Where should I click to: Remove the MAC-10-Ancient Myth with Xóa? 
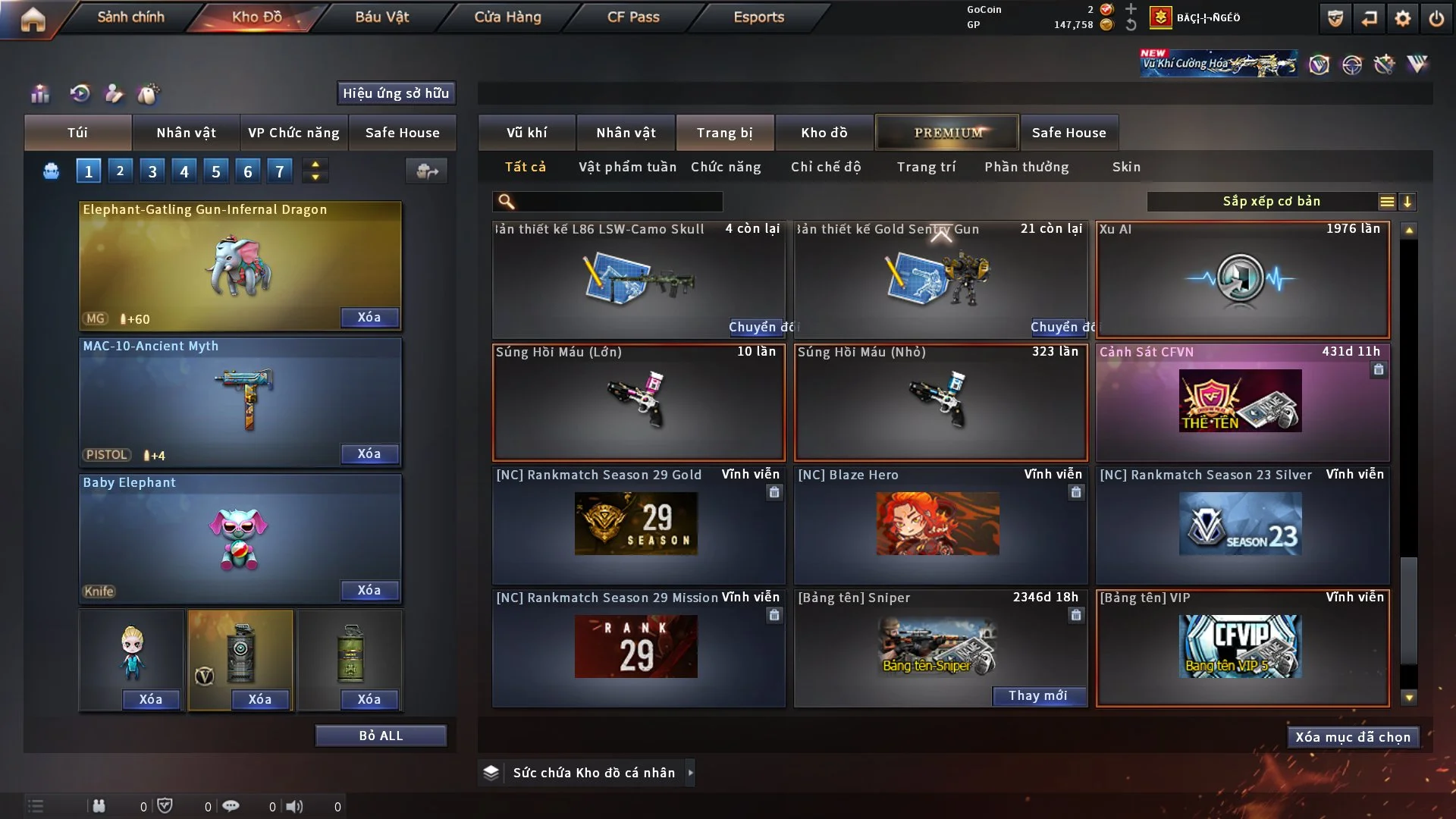tap(369, 453)
